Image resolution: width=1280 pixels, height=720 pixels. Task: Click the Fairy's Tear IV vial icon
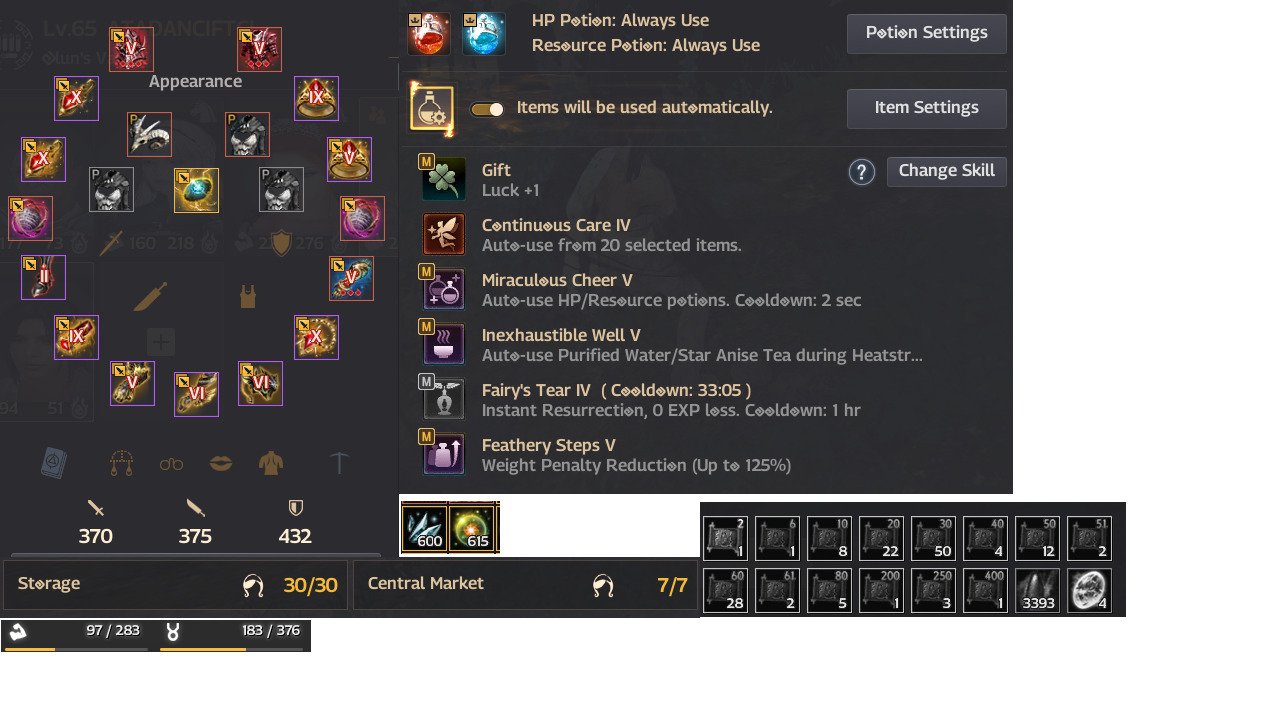[443, 398]
